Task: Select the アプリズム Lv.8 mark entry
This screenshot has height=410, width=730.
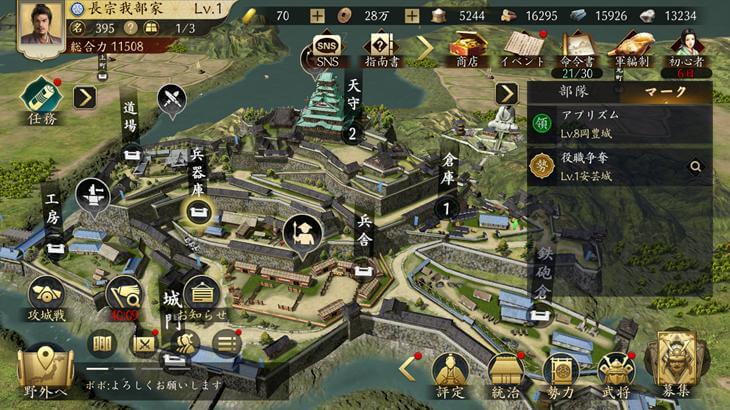Action: [x=620, y=124]
